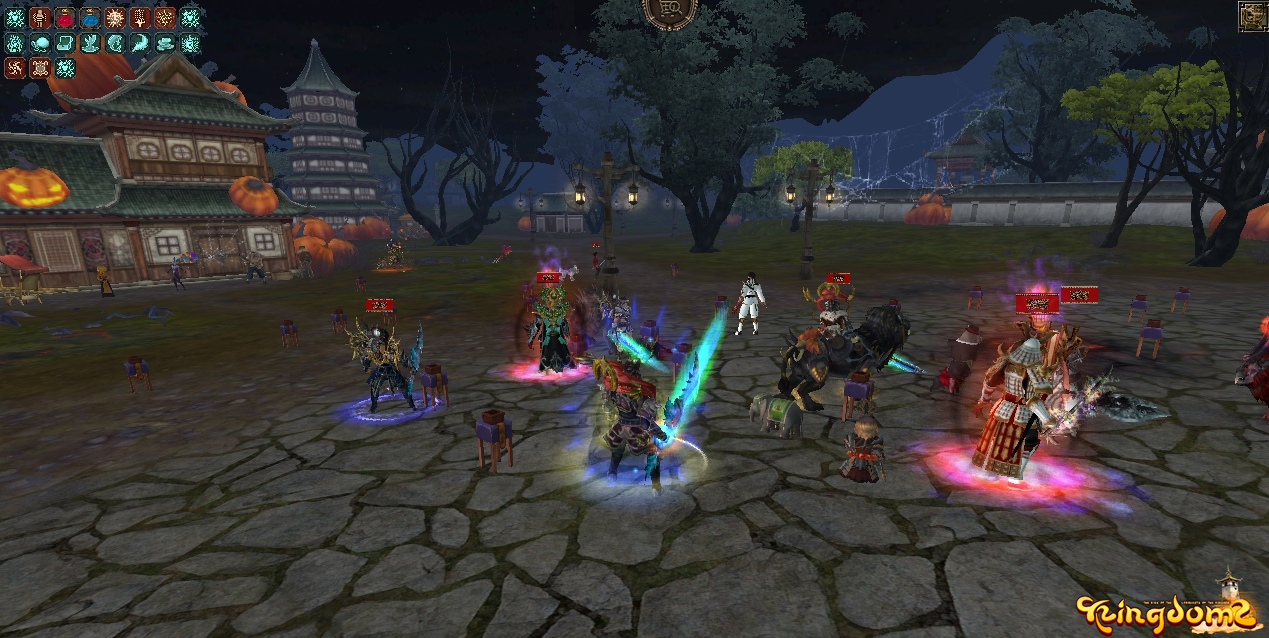Inspect the golden starburst buff icon
Screen dimensions: 1269x638
pyautogui.click(x=165, y=18)
